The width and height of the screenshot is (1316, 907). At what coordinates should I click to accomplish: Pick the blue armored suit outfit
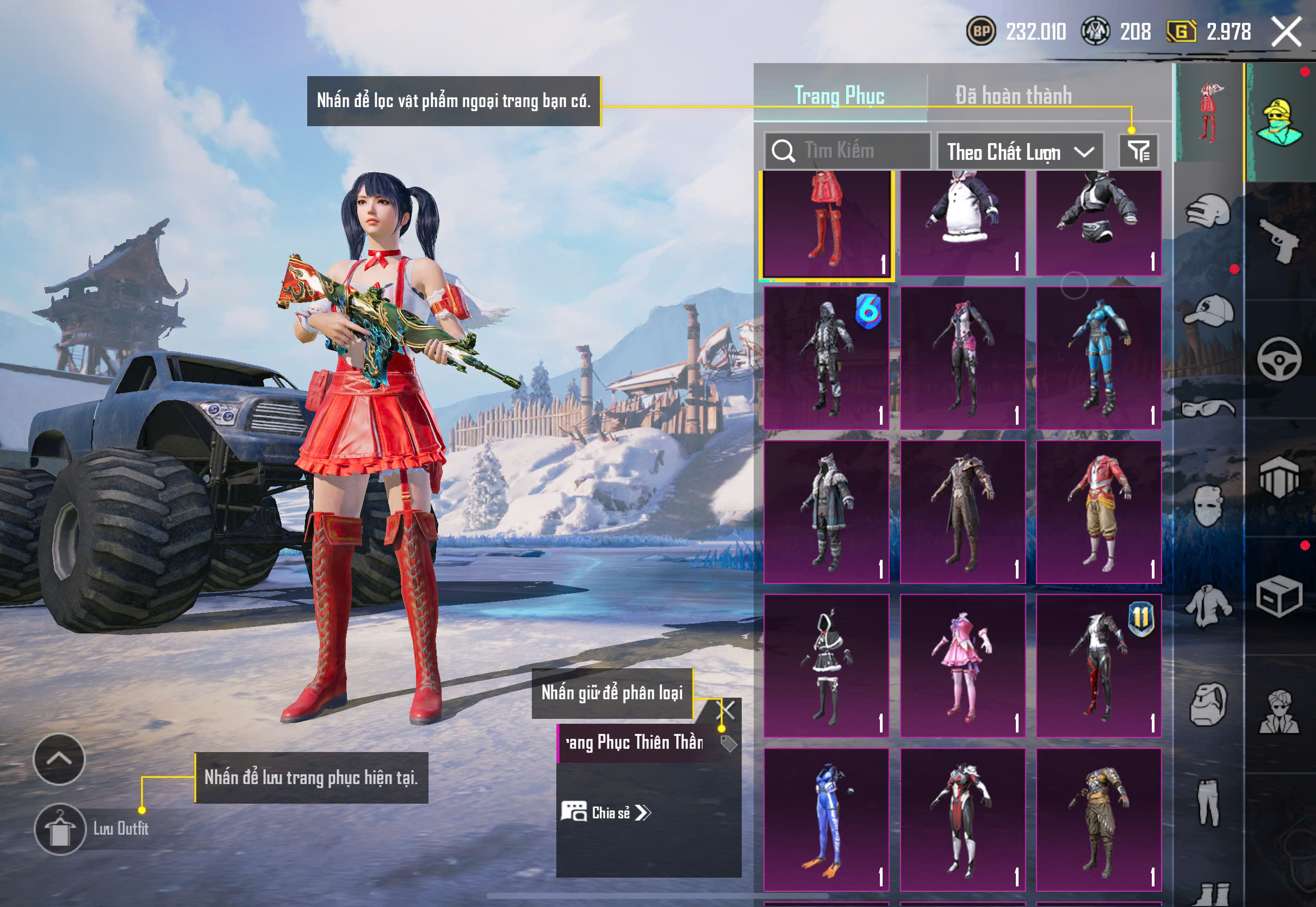[x=1098, y=358]
